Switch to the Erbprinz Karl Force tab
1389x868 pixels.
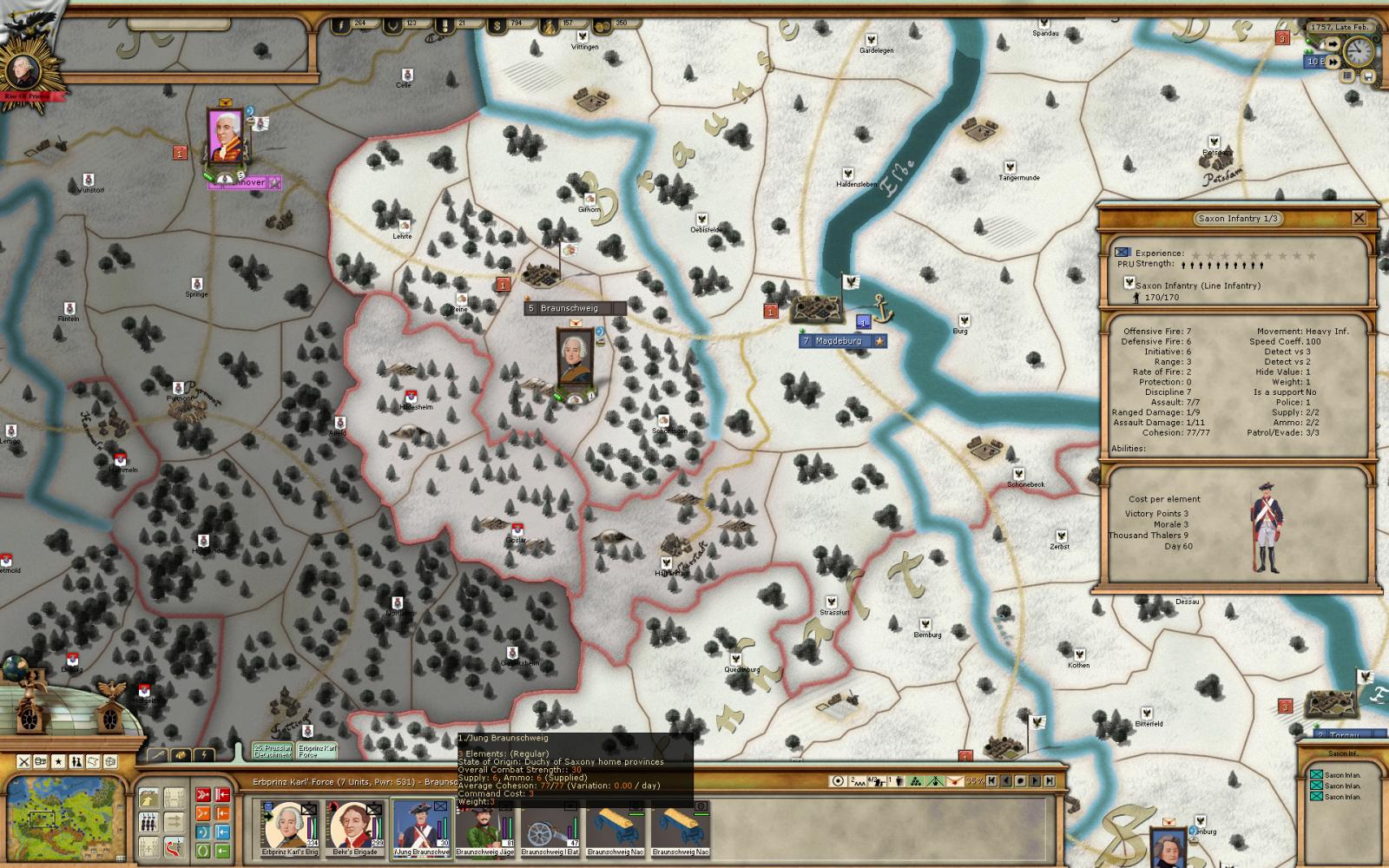coord(316,751)
